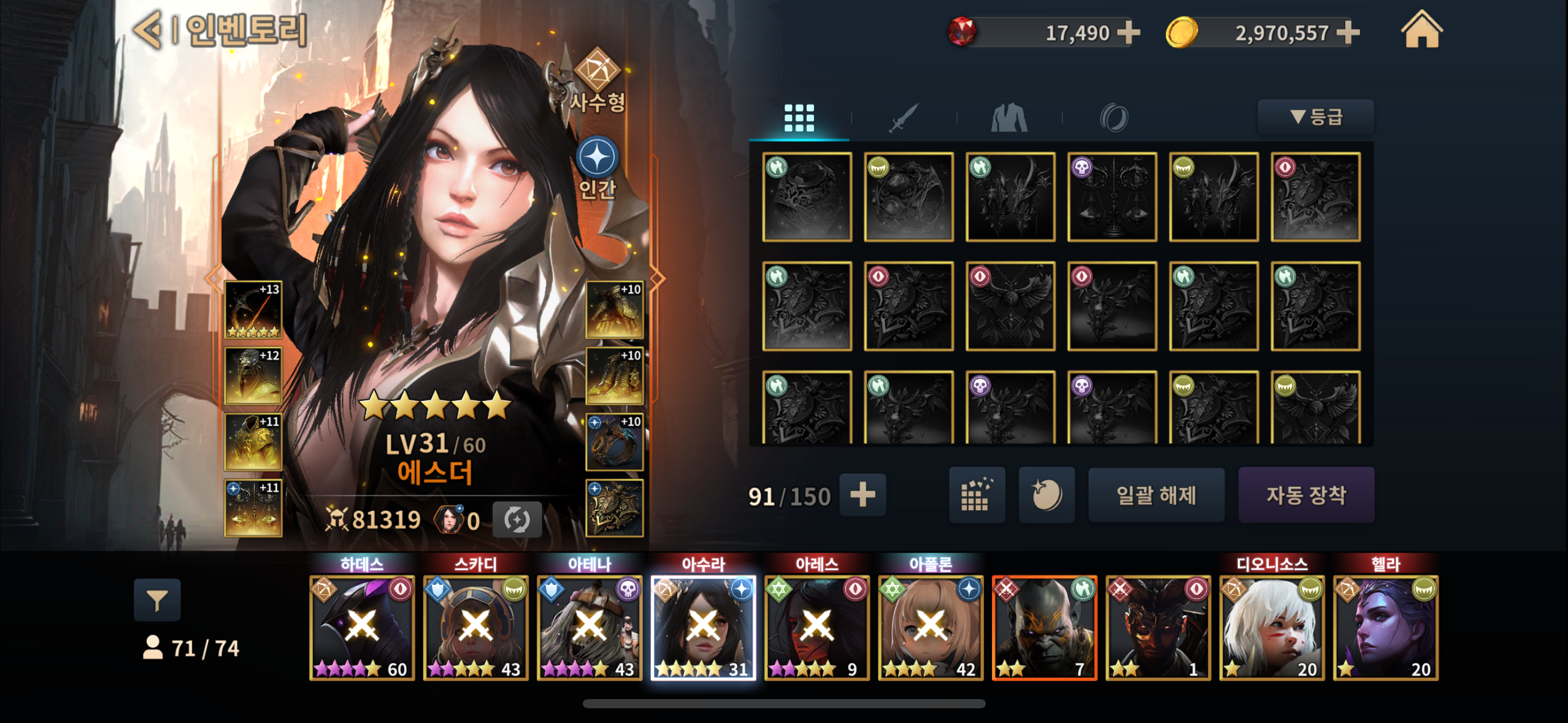
Task: Switch to the ring accessory tab
Action: 1114,117
